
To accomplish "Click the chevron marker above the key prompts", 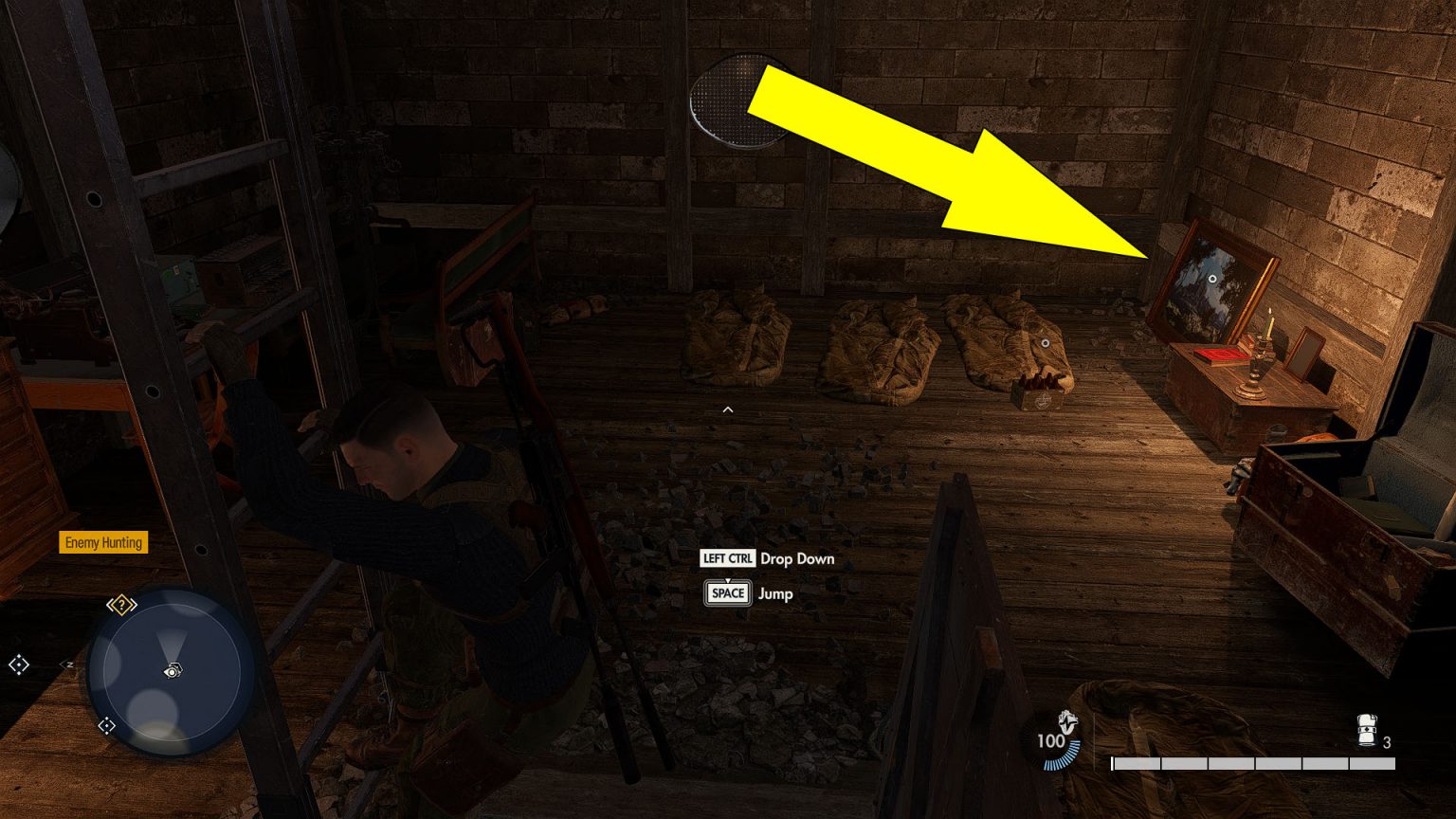I will pyautogui.click(x=727, y=409).
